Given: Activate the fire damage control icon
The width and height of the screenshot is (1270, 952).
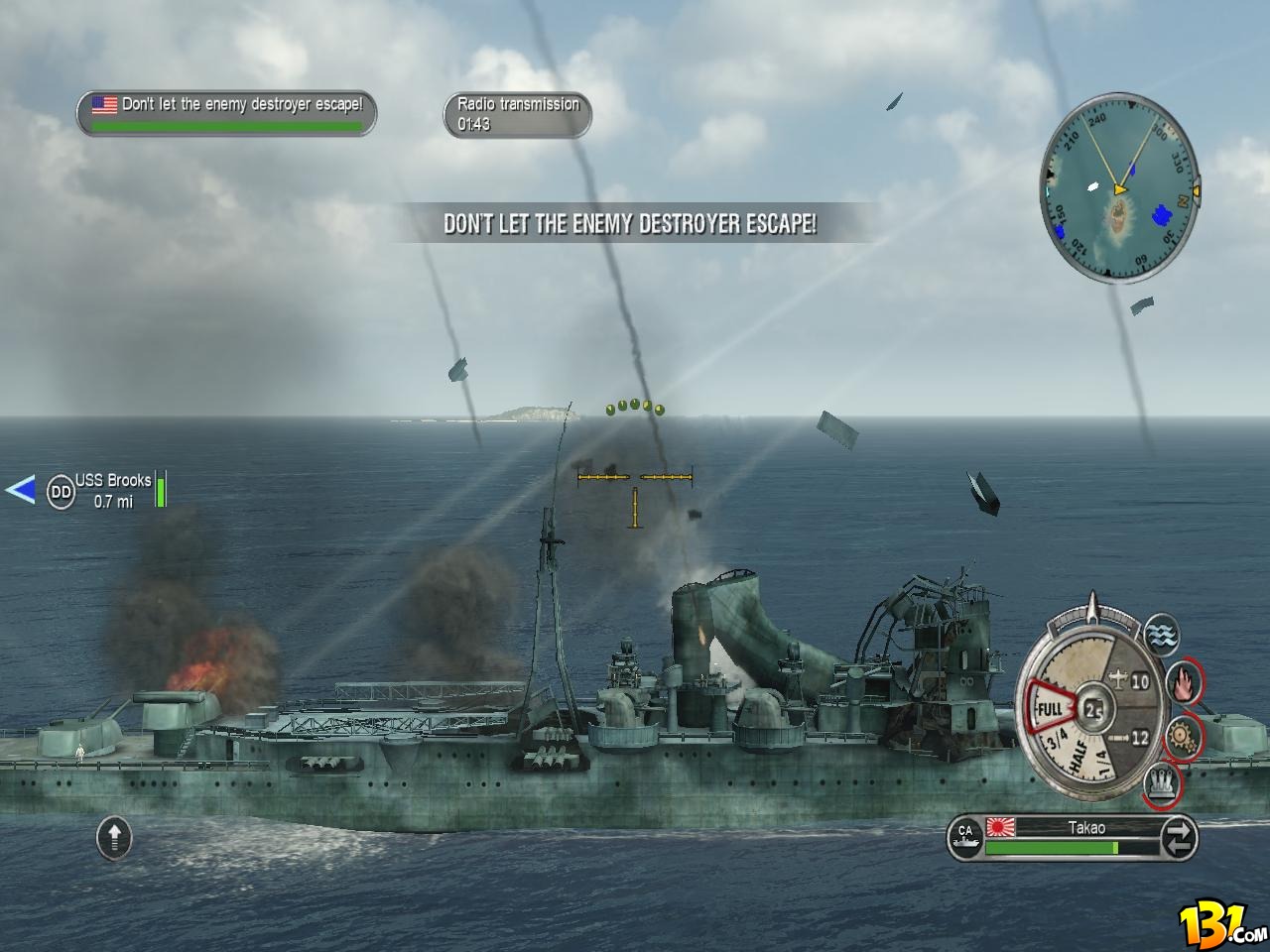Looking at the screenshot, I should coord(1184,681).
